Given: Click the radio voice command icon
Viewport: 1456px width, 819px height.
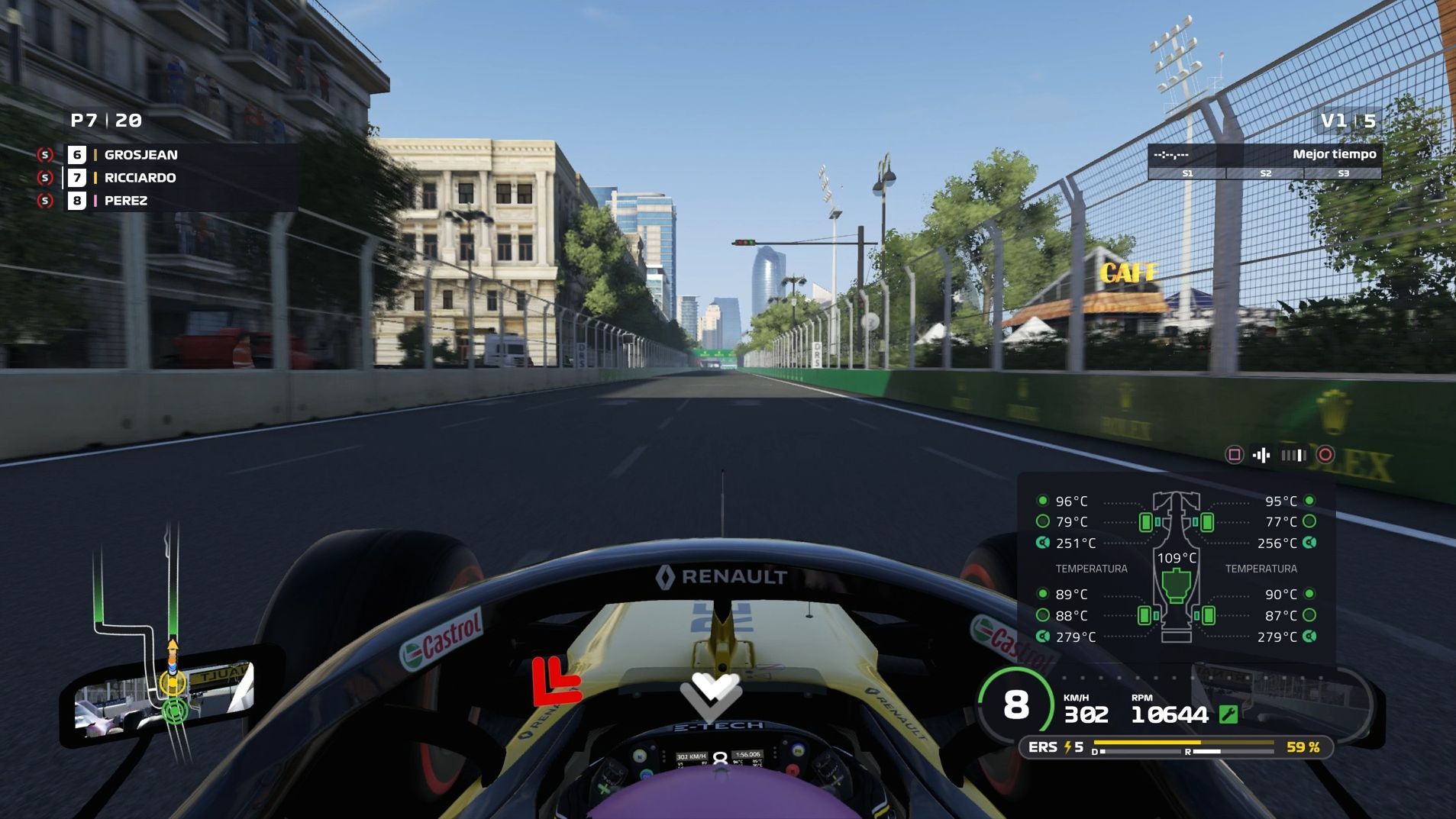Looking at the screenshot, I should coord(1261,456).
